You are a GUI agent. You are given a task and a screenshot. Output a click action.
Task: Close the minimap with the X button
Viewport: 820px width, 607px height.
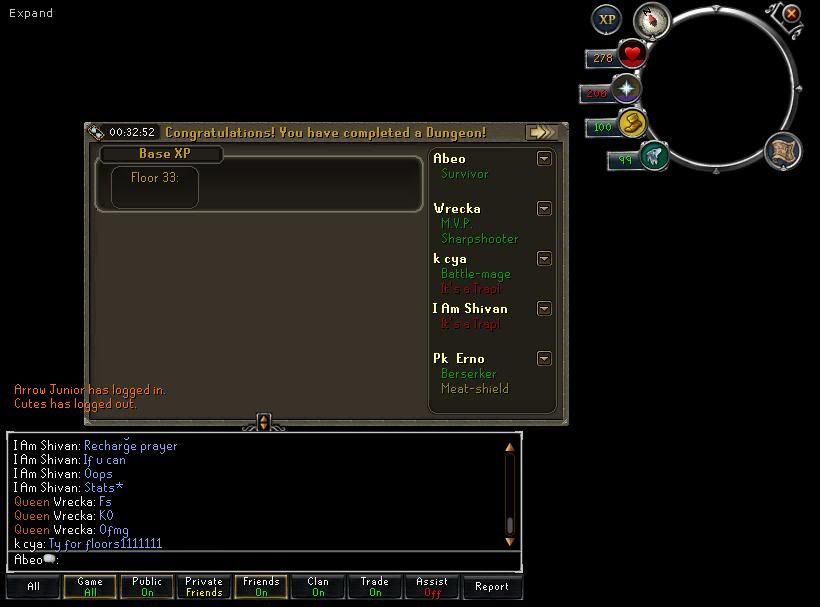point(791,14)
